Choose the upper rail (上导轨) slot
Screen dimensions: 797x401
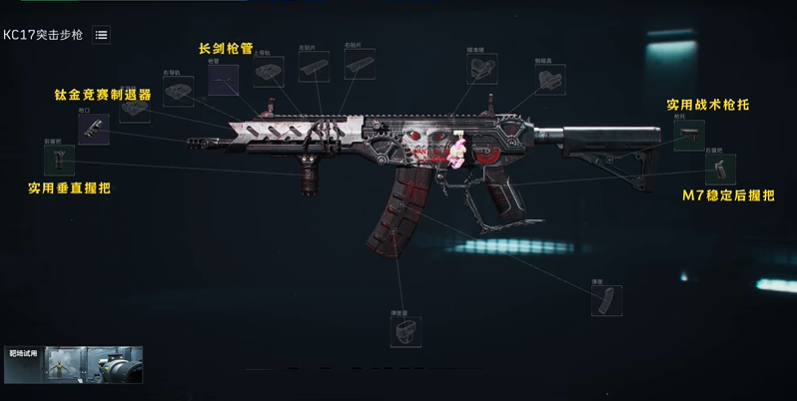click(x=268, y=71)
